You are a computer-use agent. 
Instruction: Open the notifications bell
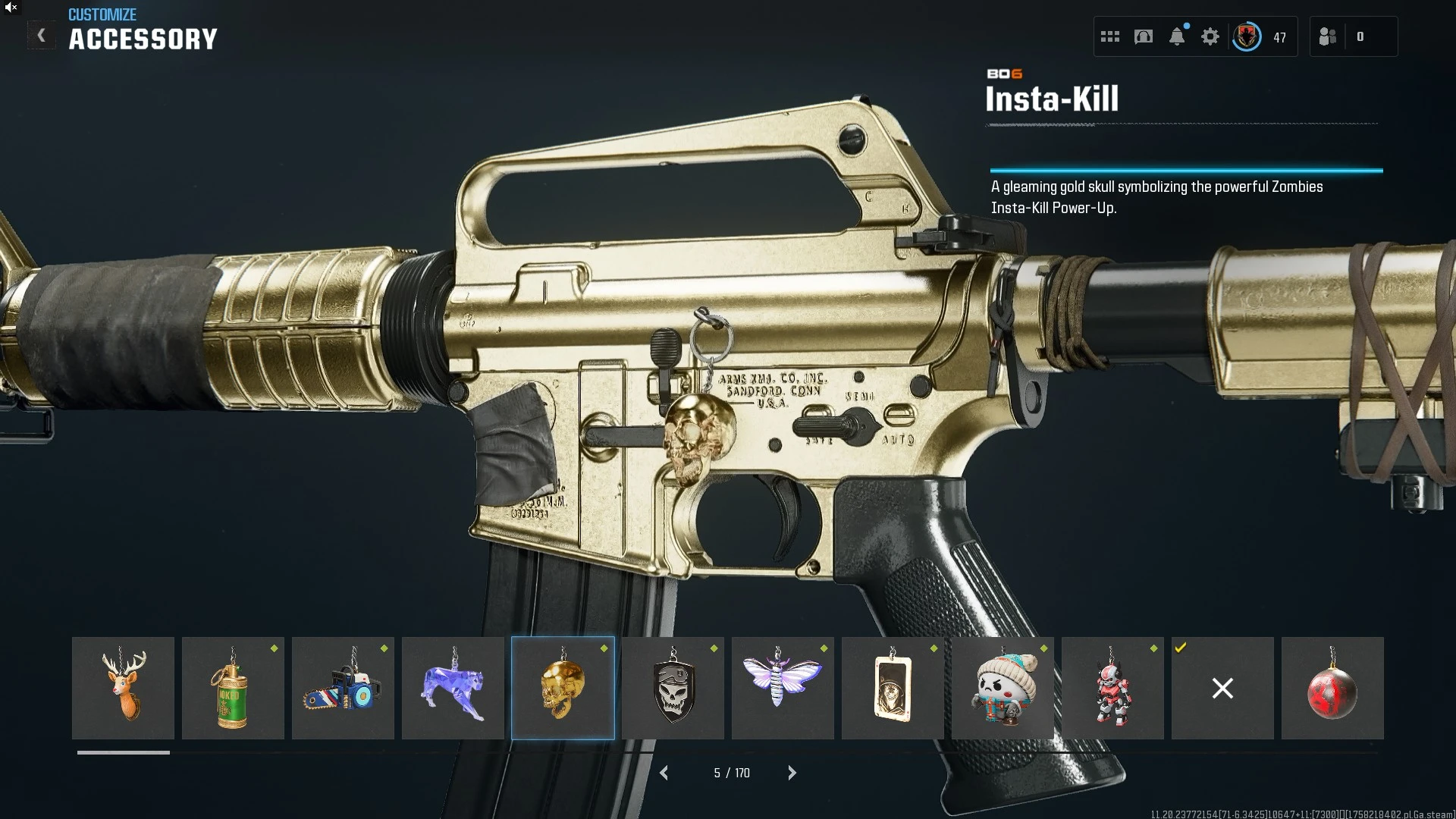tap(1177, 36)
